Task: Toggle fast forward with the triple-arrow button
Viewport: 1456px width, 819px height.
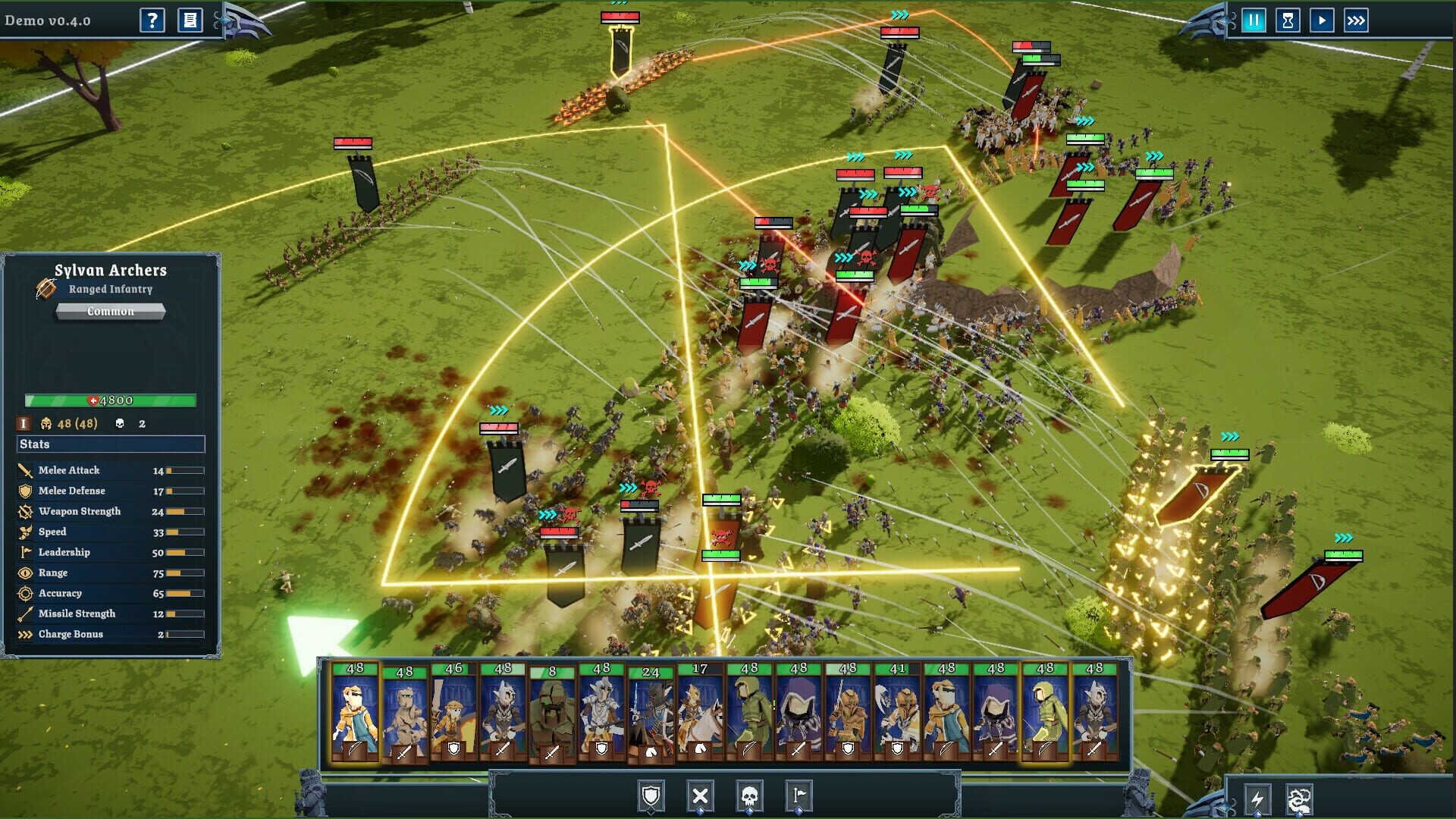Action: 1357,21
